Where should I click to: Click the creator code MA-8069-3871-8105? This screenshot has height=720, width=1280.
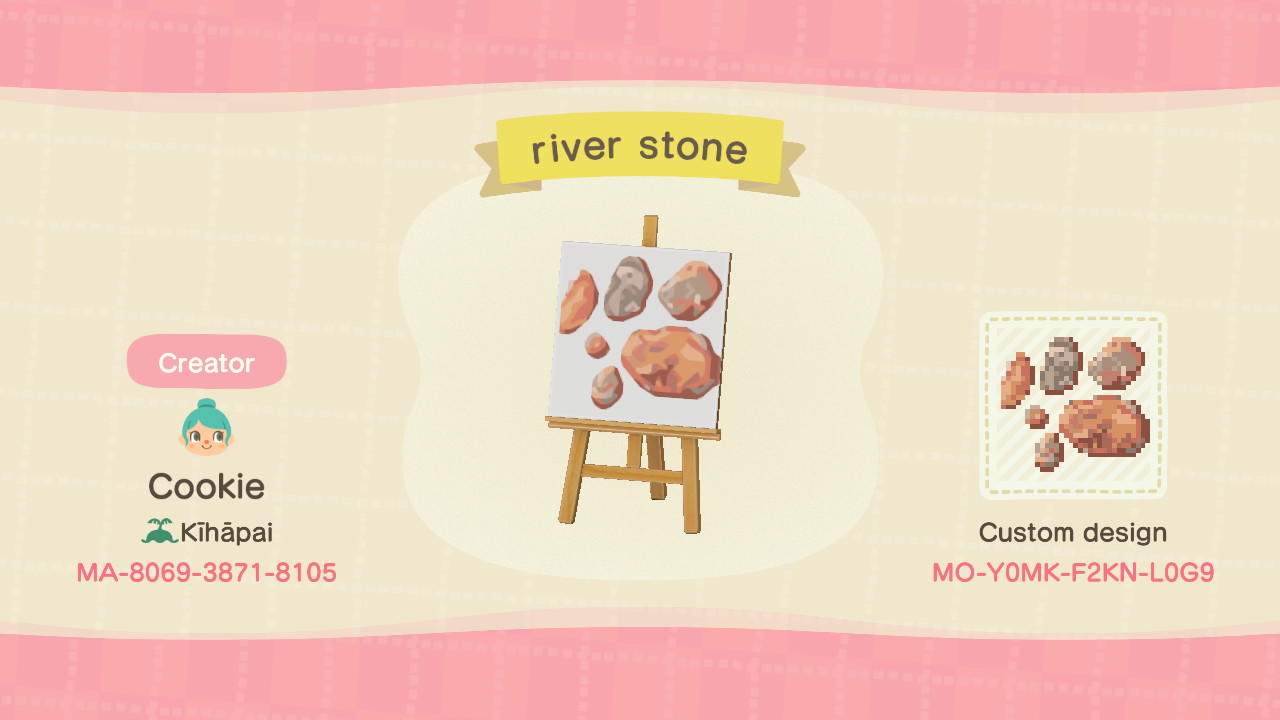207,572
